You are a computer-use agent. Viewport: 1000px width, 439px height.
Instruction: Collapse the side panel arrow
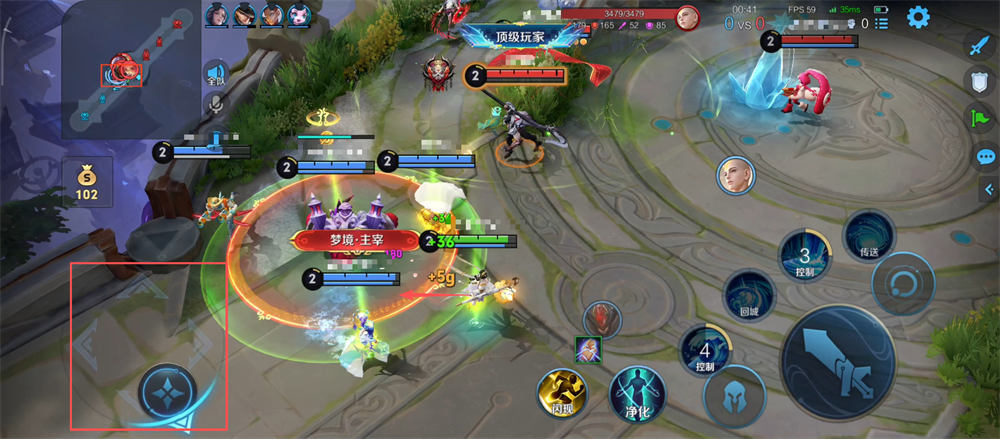coord(989,189)
